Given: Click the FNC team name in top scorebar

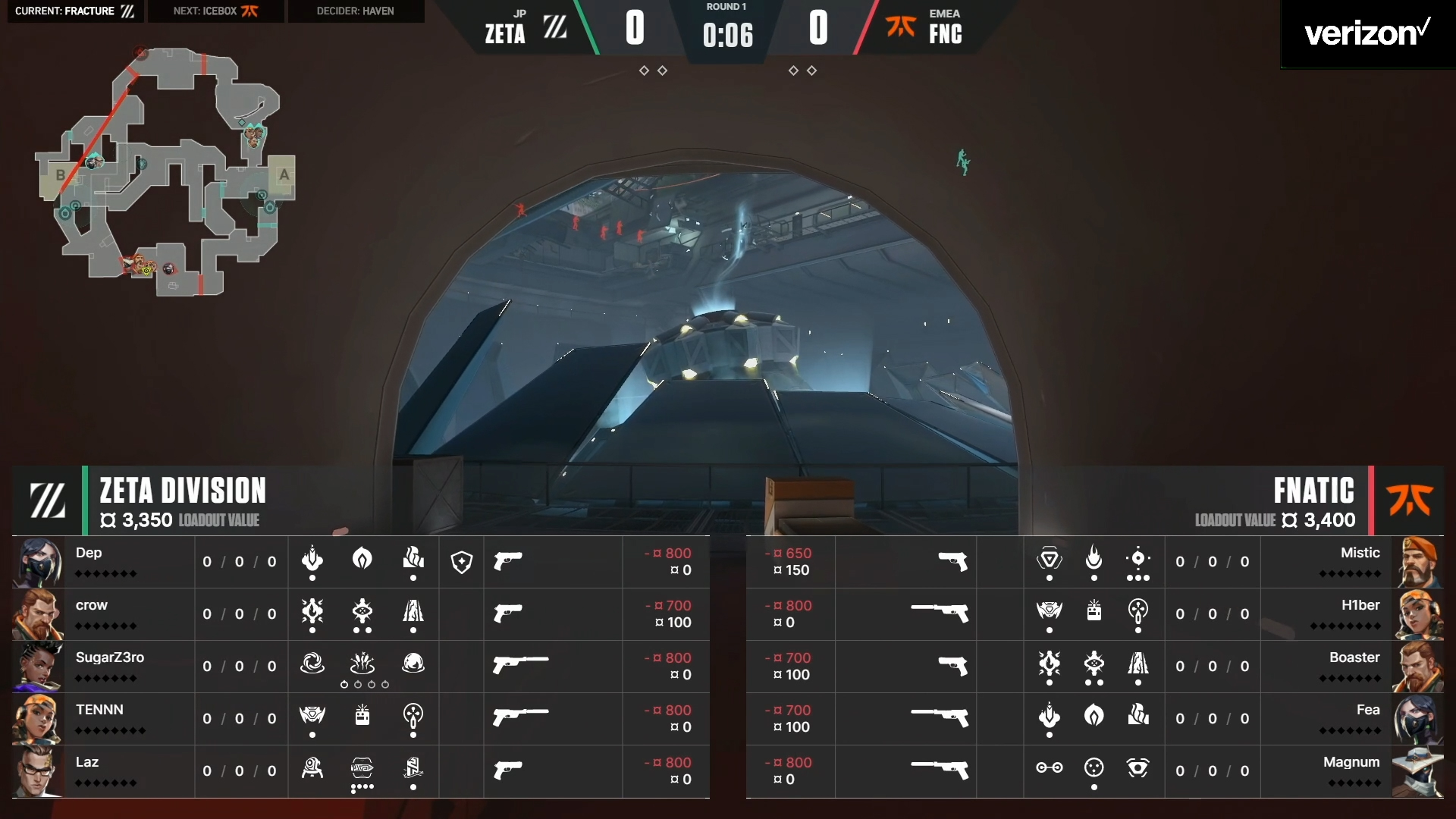Looking at the screenshot, I should [x=945, y=33].
